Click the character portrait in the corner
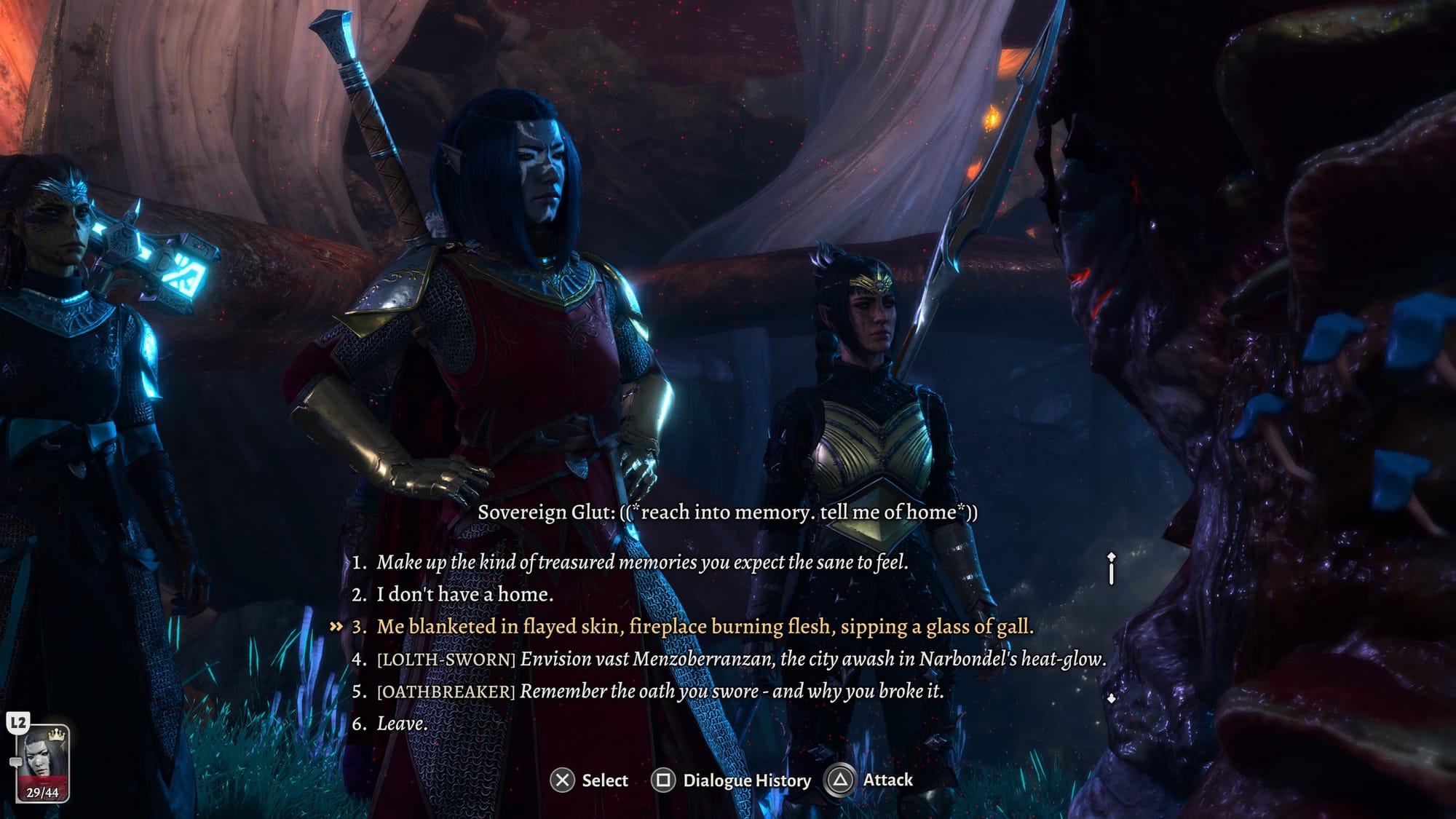 pos(43,762)
